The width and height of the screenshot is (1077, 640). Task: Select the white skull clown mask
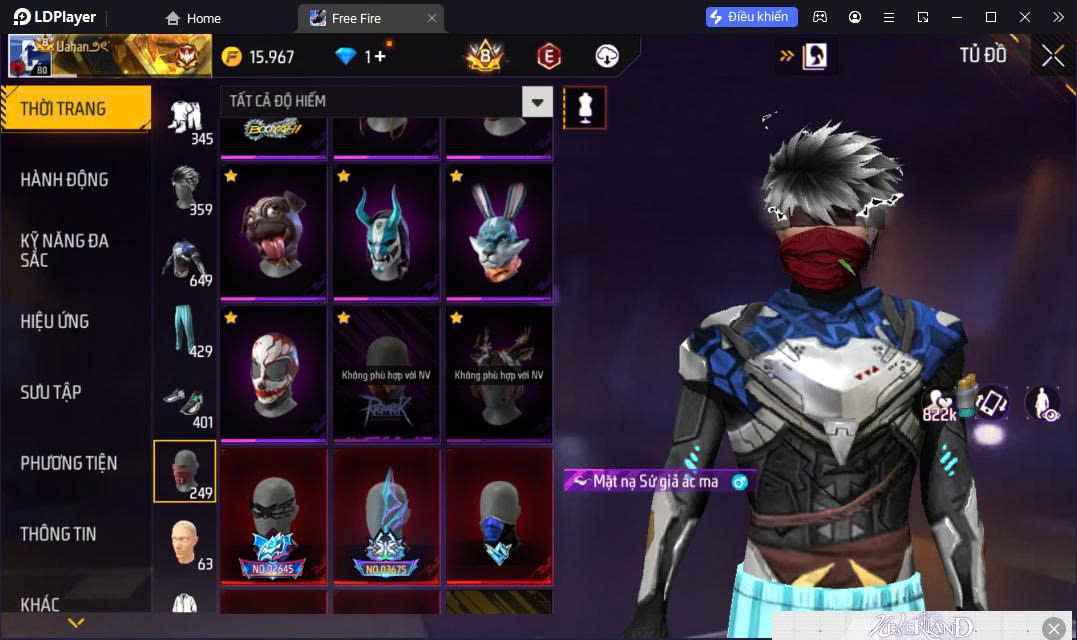point(273,373)
